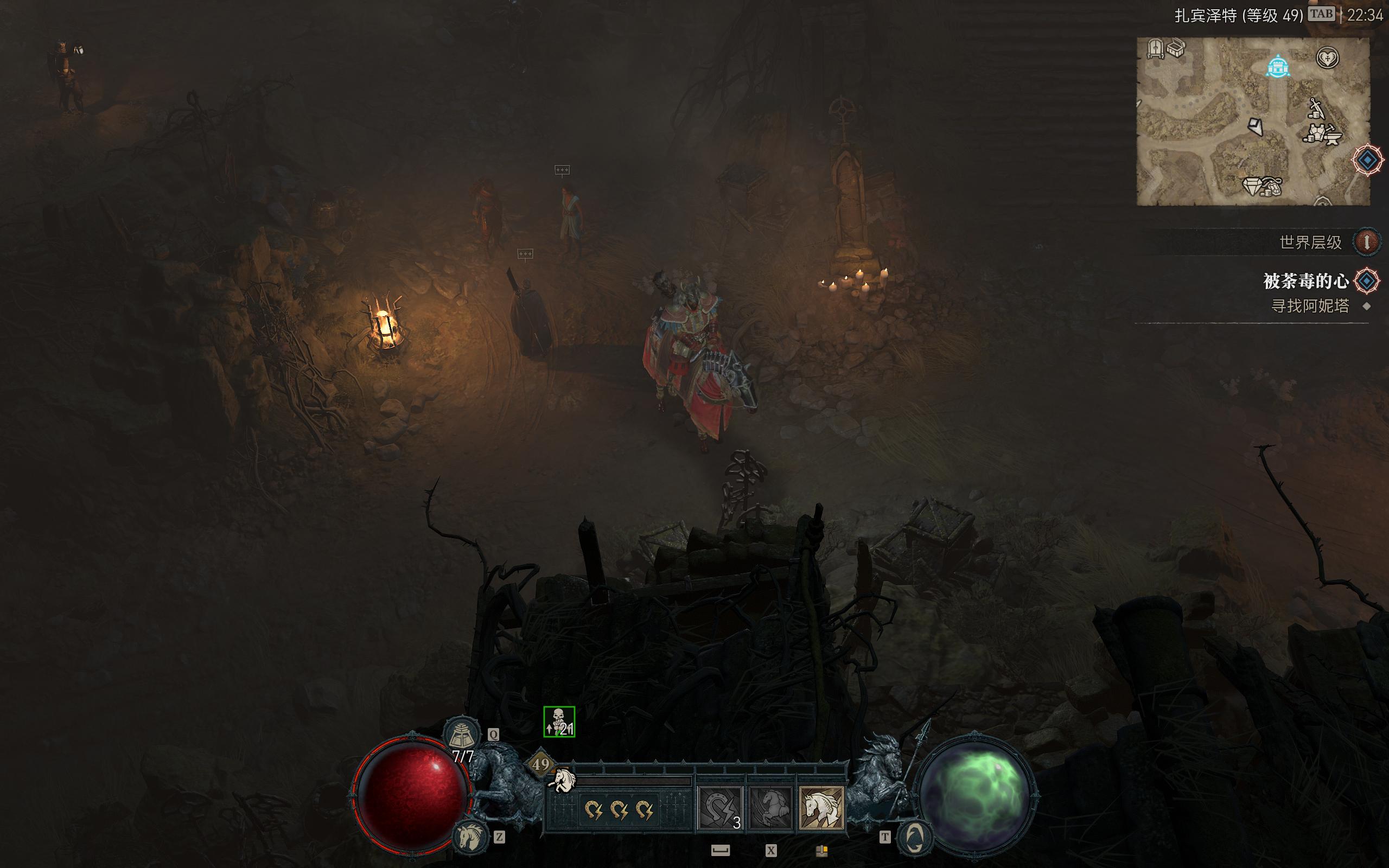Select the stash chest marker on minimap
This screenshot has width=1389, height=868.
(1175, 49)
